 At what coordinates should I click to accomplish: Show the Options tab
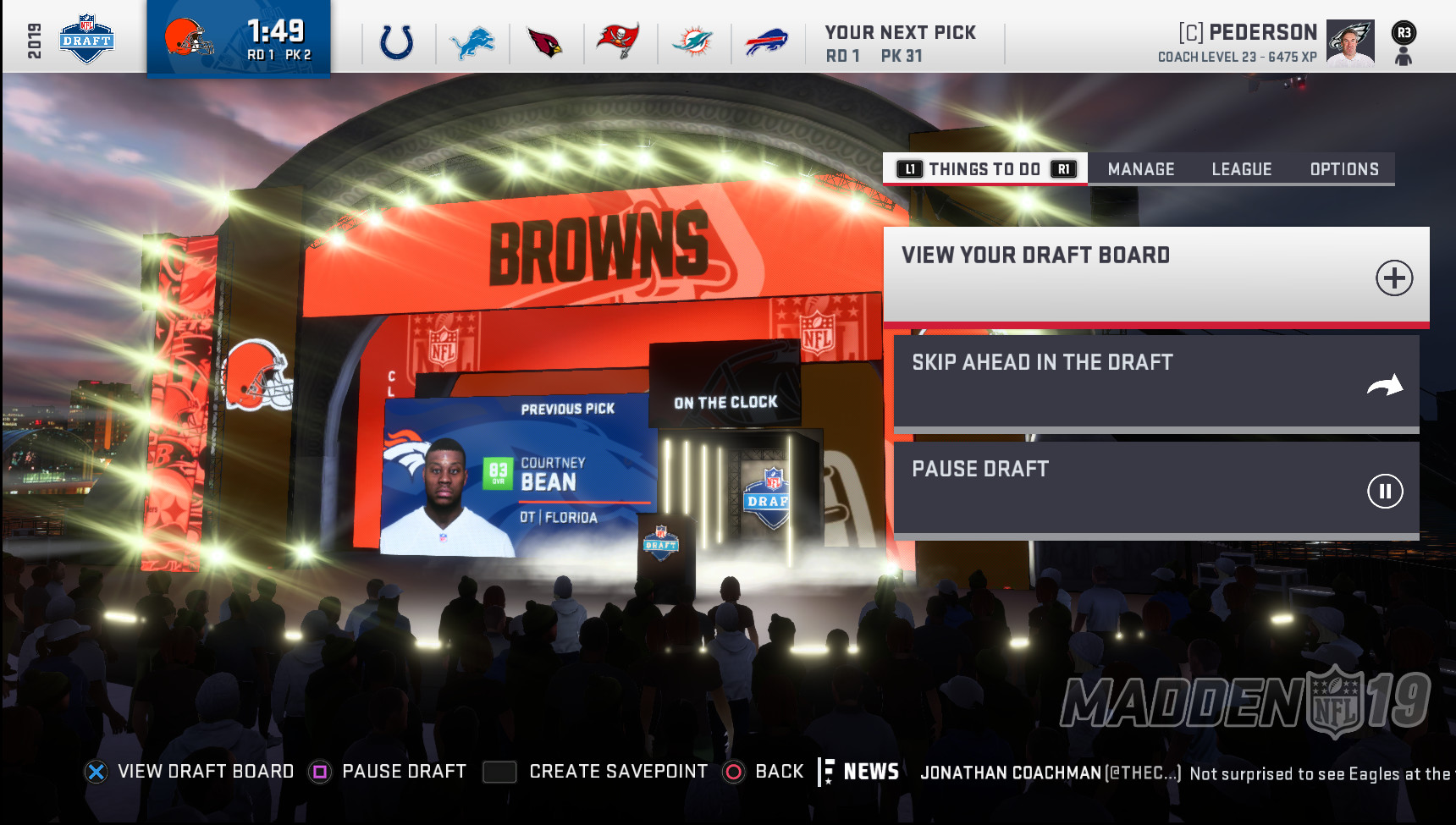click(x=1343, y=169)
